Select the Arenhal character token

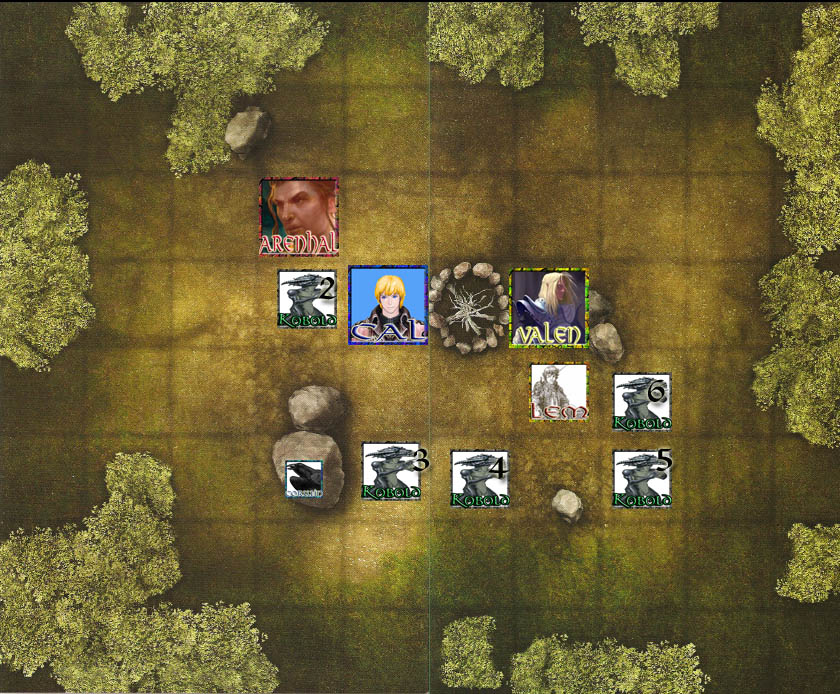(299, 217)
